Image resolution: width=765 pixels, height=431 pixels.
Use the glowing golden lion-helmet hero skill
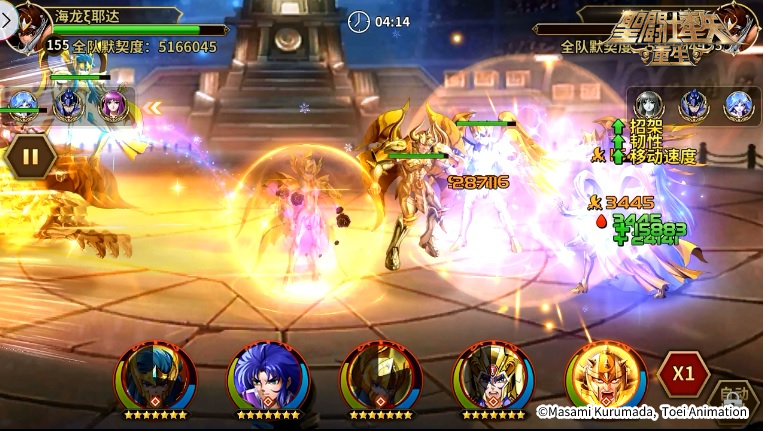[x=604, y=377]
